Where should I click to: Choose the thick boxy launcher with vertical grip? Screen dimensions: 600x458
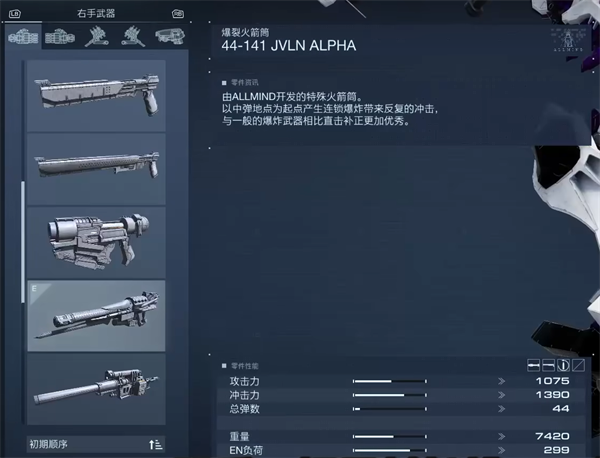pos(97,96)
